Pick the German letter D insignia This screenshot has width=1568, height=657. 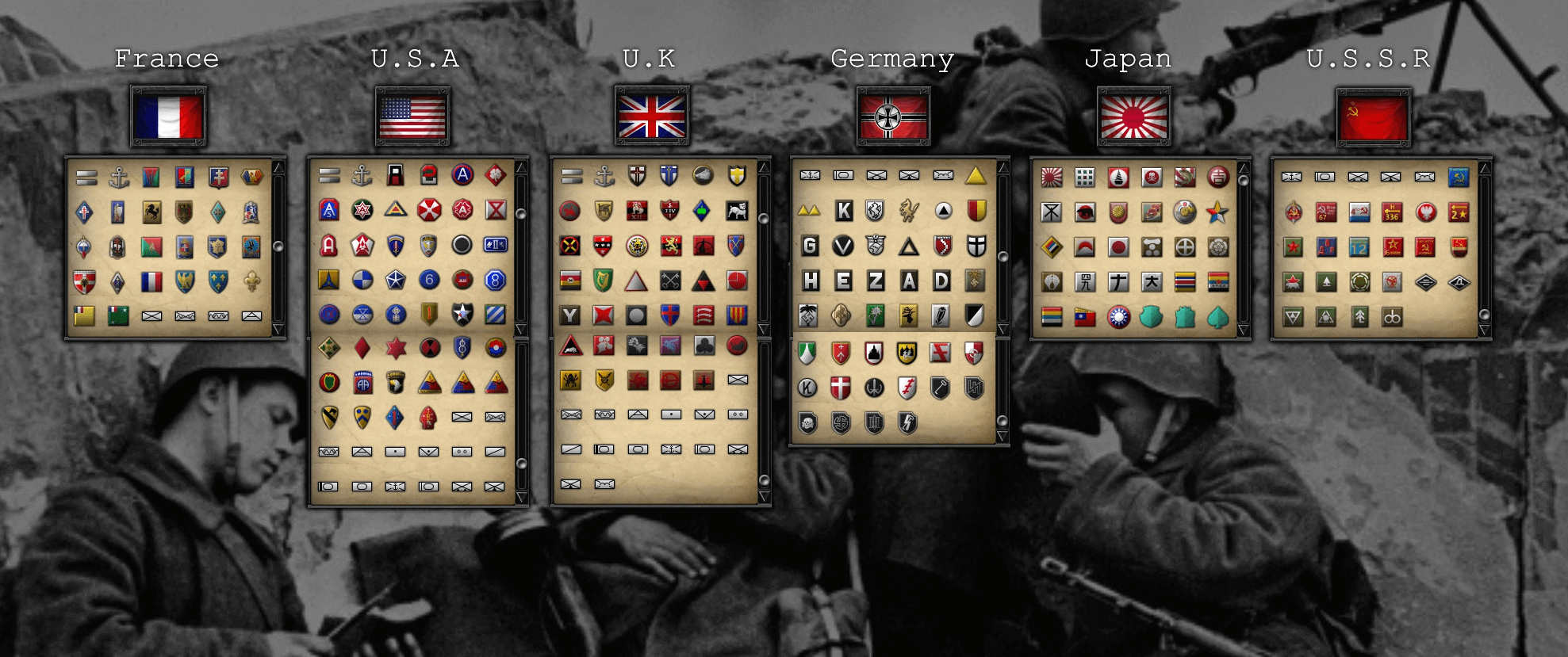pyautogui.click(x=941, y=281)
